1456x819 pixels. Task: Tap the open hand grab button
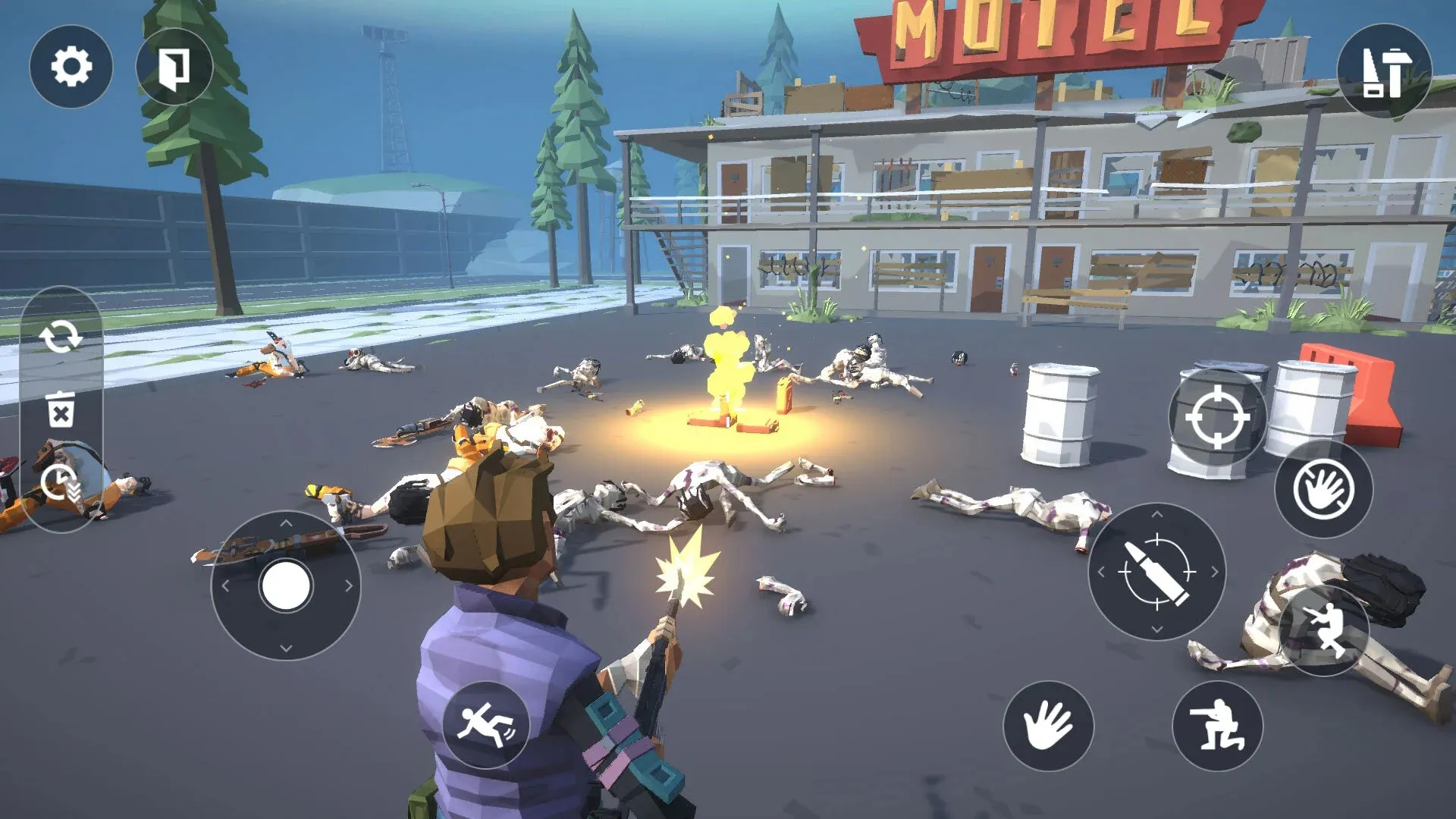[1048, 726]
